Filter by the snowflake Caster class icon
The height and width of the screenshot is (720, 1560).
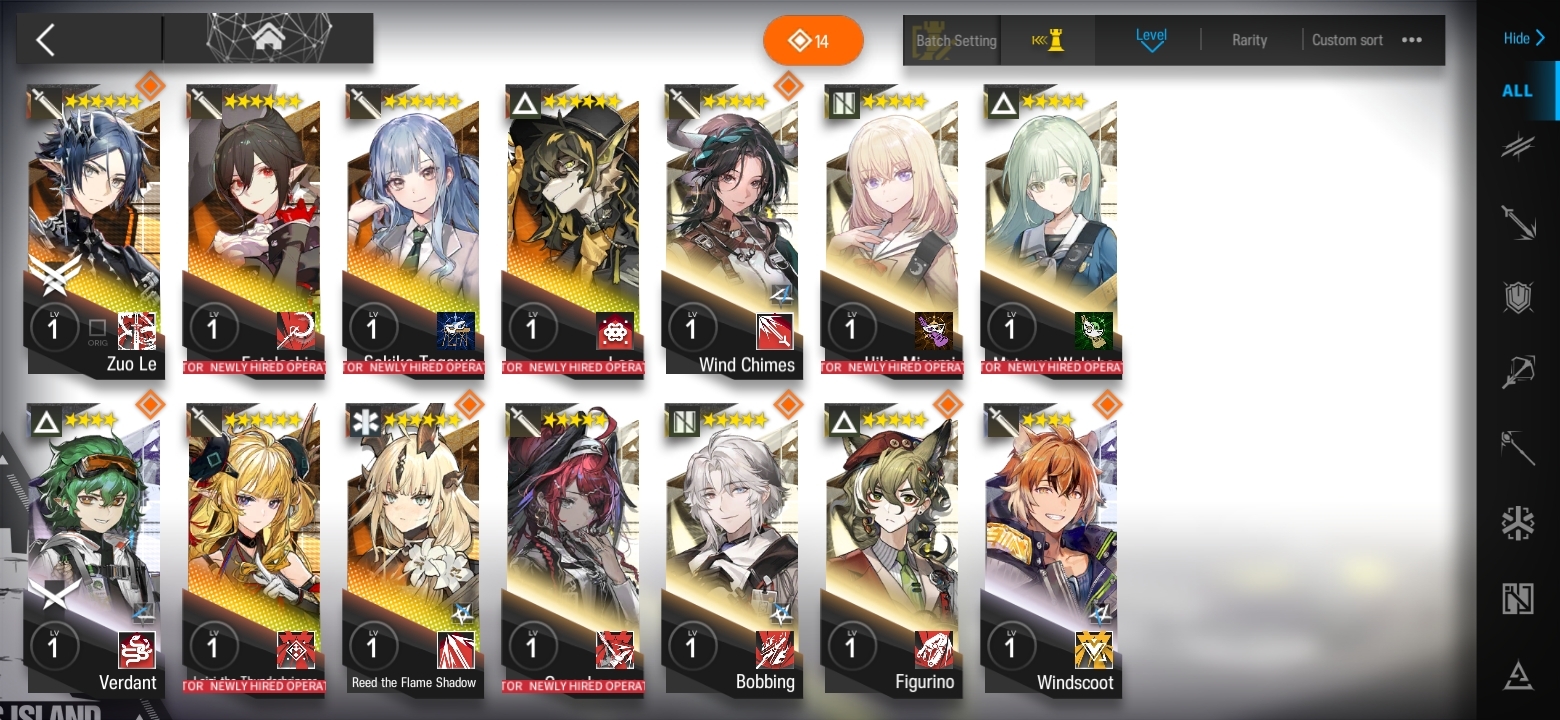click(1518, 523)
